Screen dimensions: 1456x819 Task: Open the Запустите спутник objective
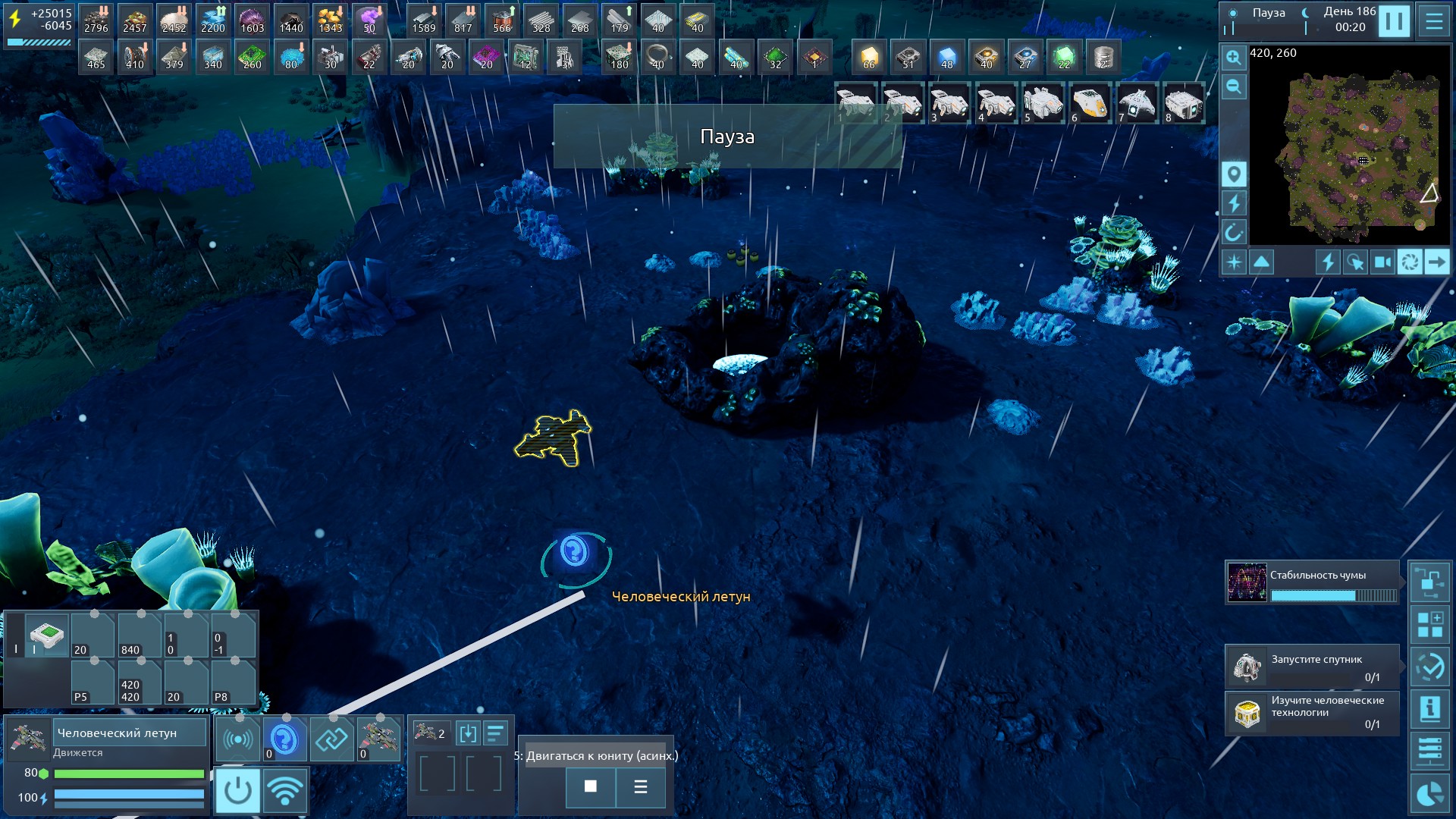click(x=1313, y=667)
